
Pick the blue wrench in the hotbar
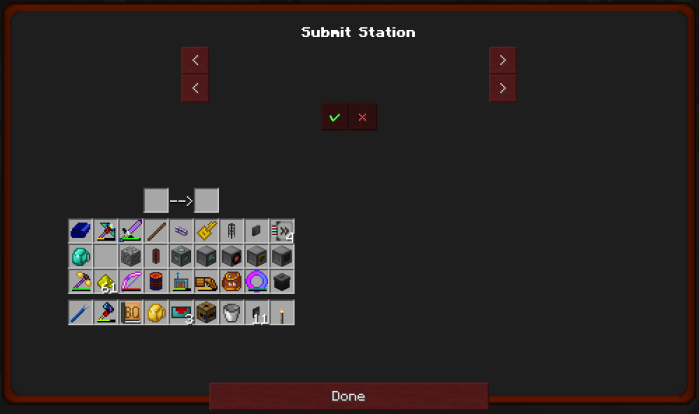coord(81,313)
